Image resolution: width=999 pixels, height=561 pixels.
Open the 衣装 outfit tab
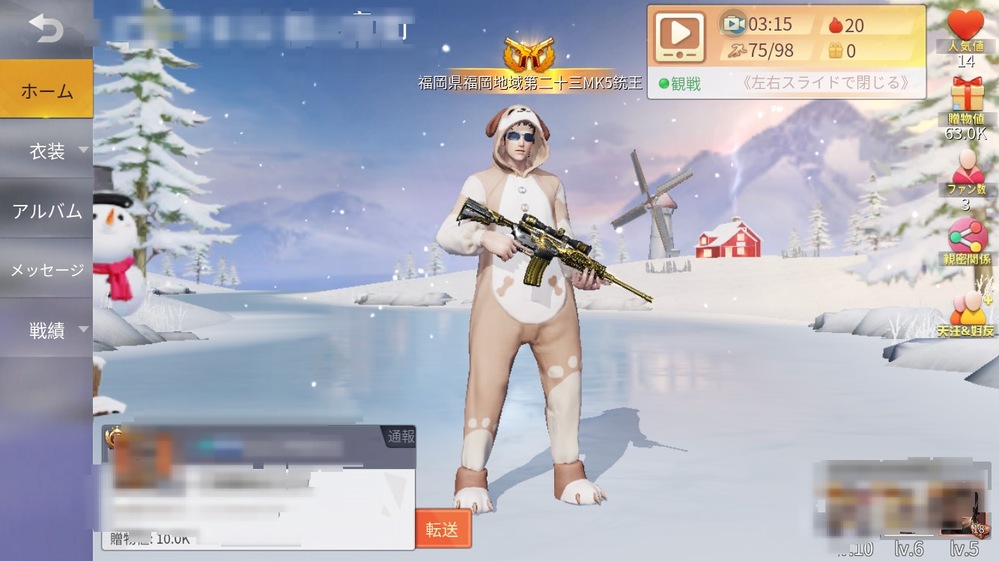pyautogui.click(x=46, y=151)
